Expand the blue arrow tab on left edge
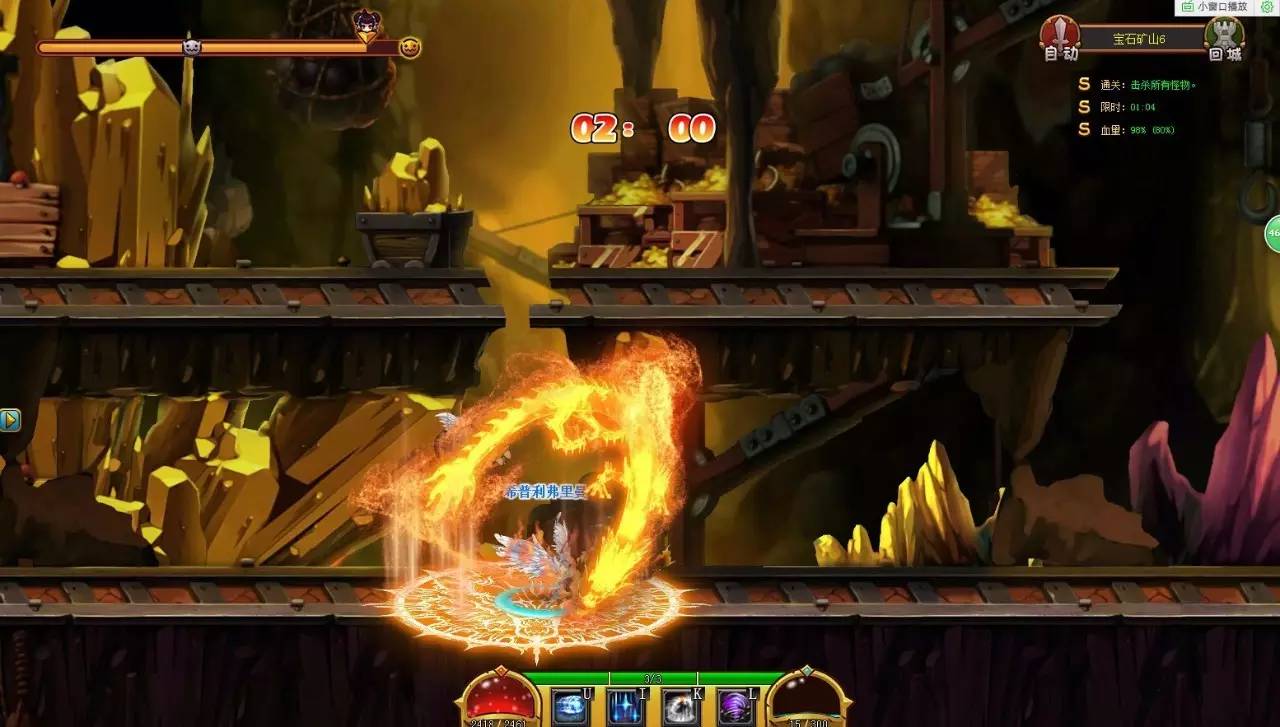Image resolution: width=1280 pixels, height=727 pixels. [9, 419]
